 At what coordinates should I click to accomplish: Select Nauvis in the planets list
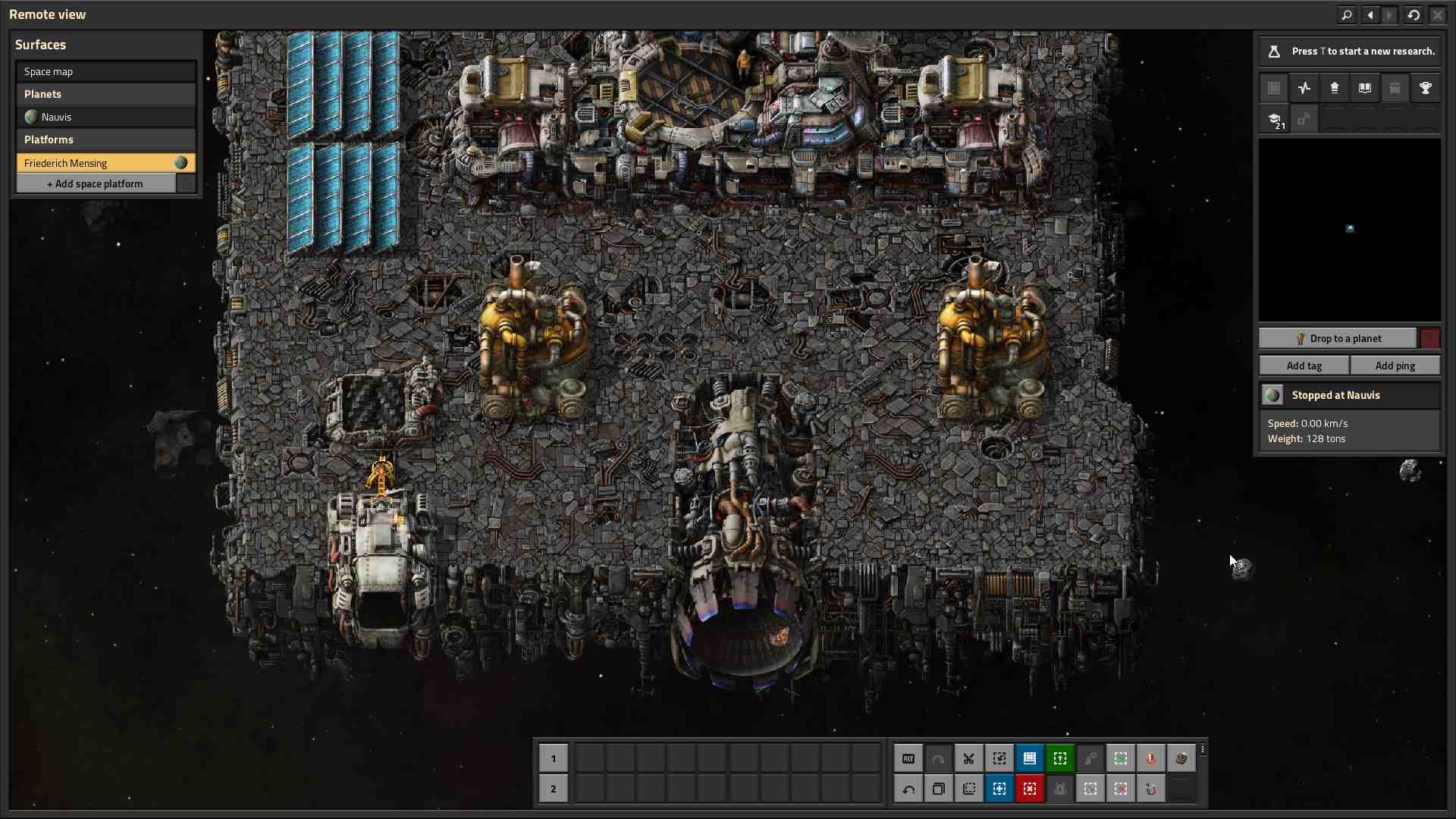105,117
